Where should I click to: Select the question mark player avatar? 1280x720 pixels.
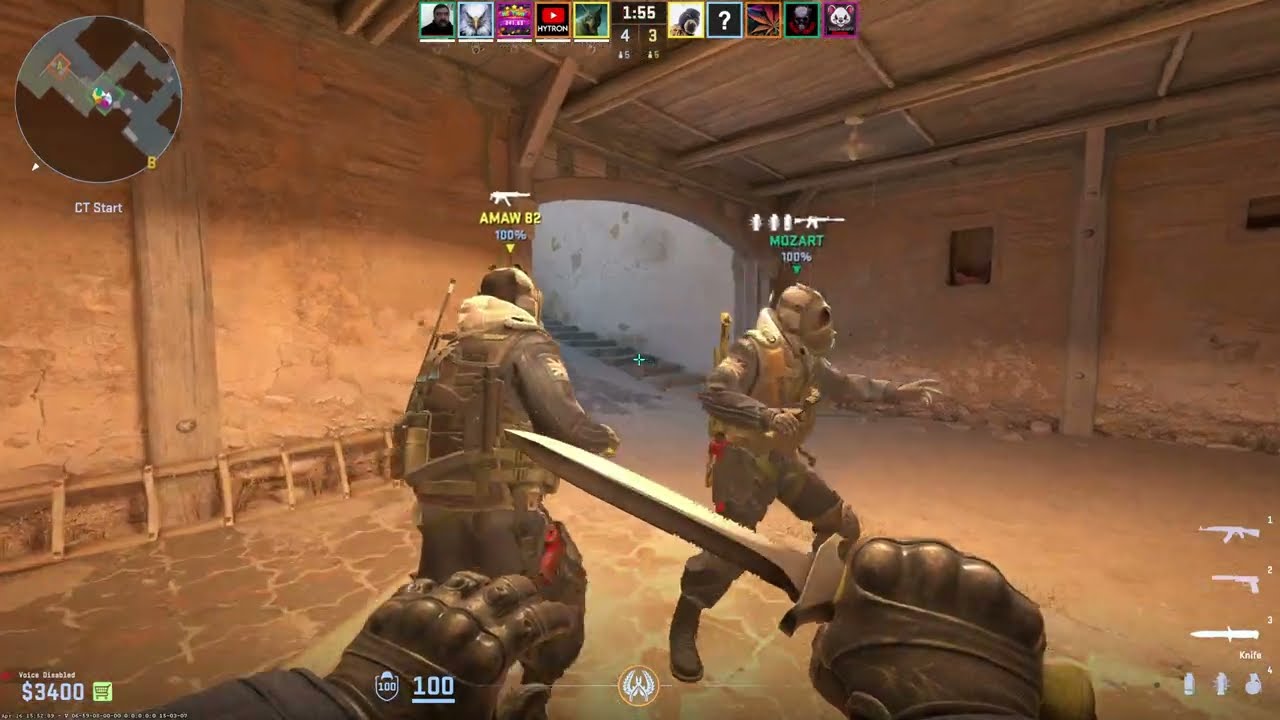725,20
